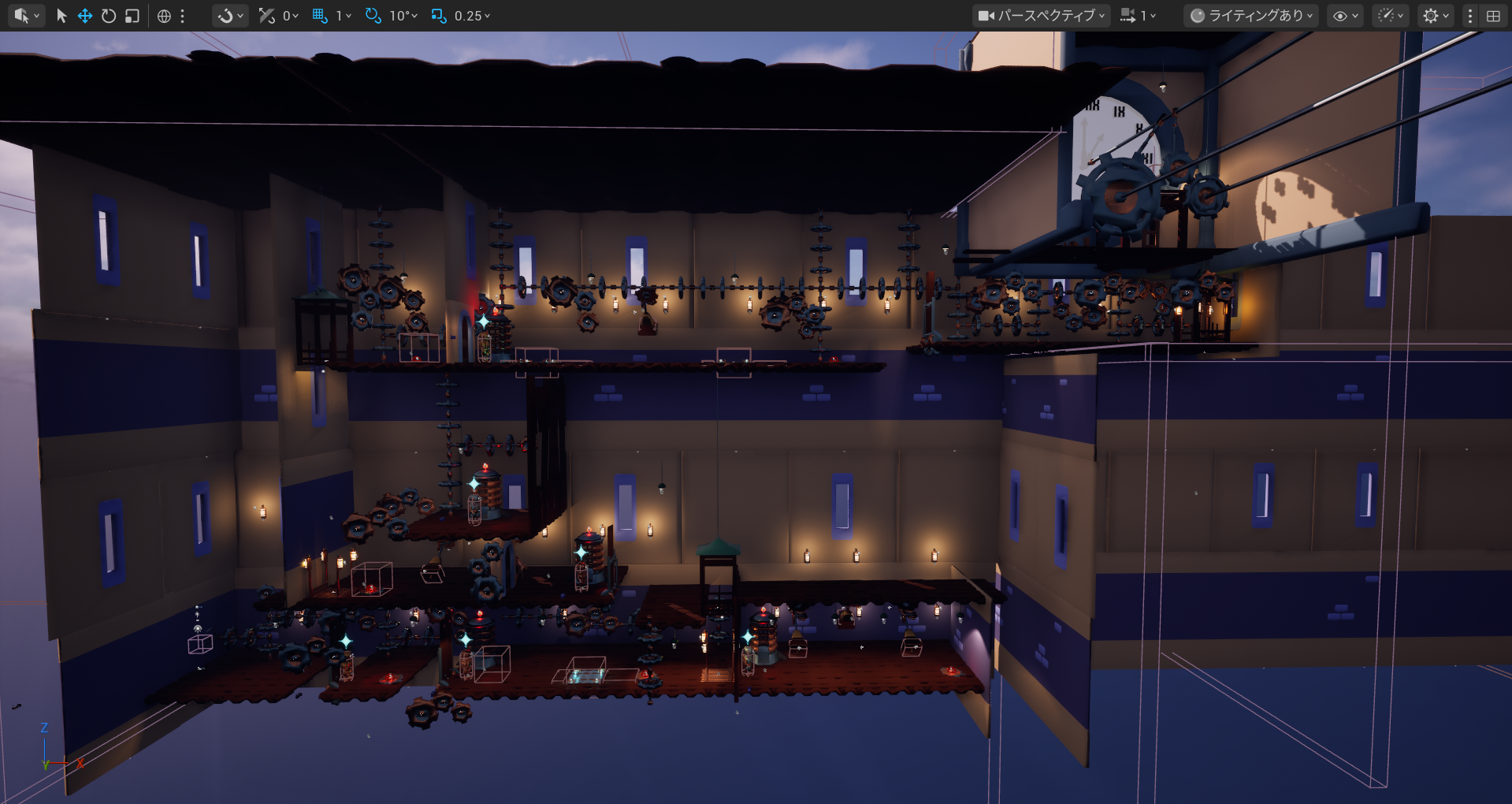The height and width of the screenshot is (804, 1512).
Task: Open the selection mode dropdown
Action: (x=26, y=16)
